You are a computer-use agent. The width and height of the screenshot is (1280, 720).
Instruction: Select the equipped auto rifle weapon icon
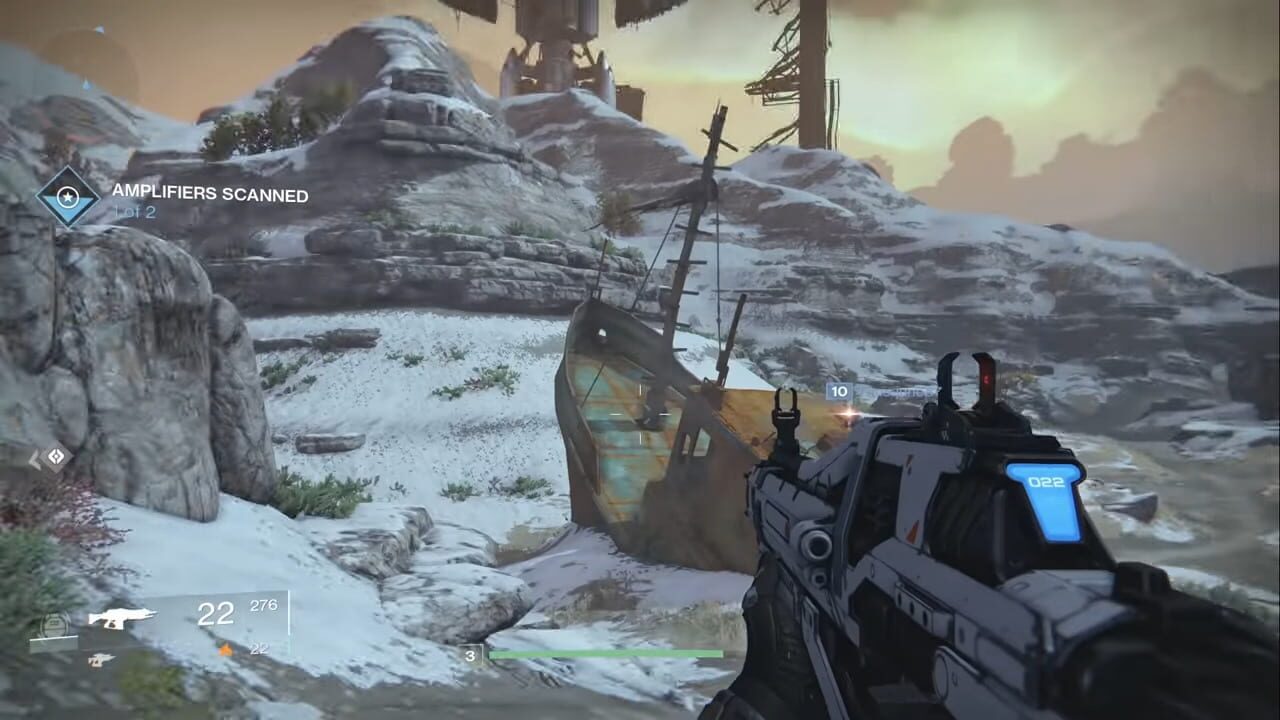tap(120, 618)
